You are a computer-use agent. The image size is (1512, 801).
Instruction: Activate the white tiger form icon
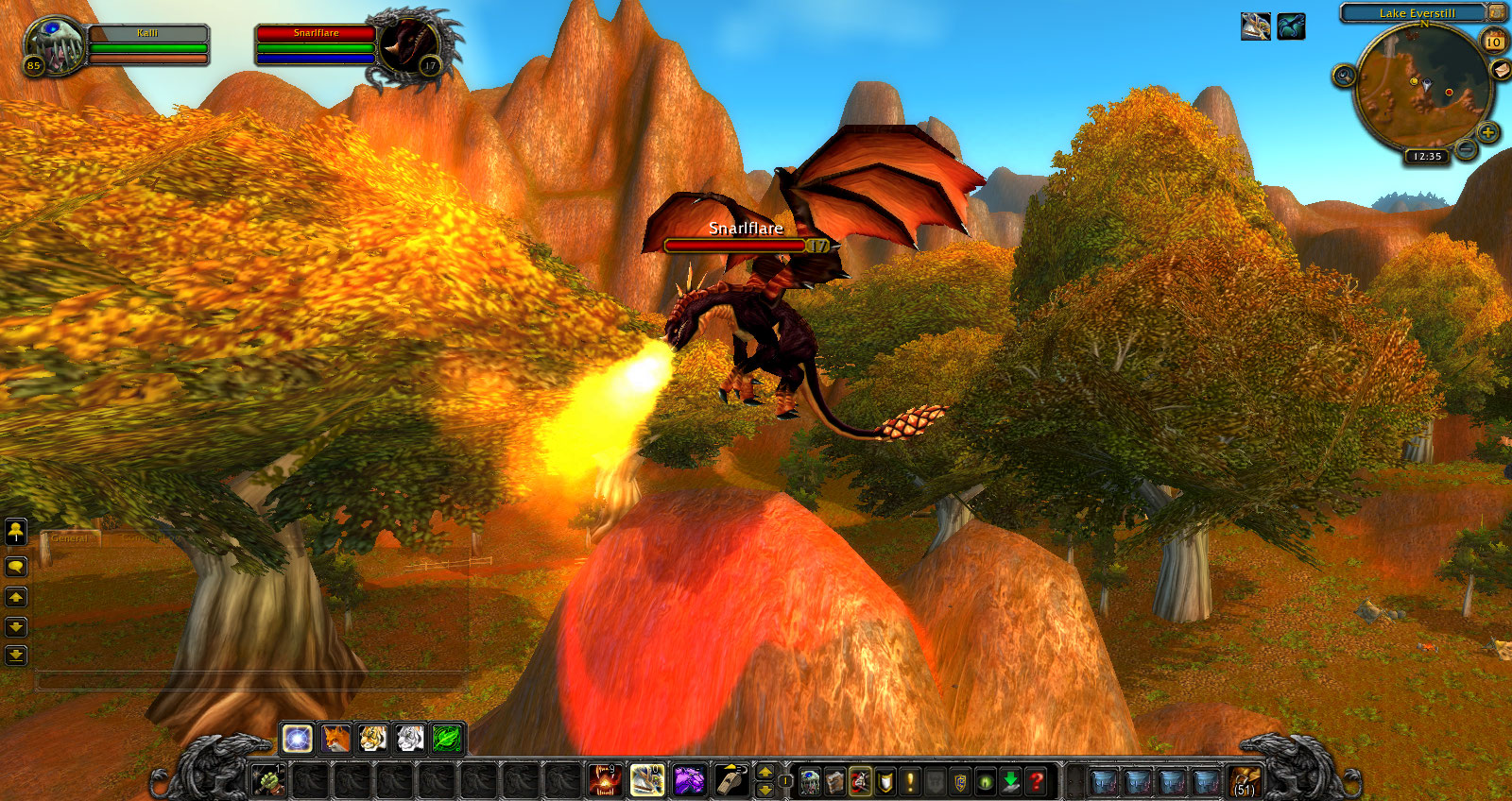[x=410, y=738]
